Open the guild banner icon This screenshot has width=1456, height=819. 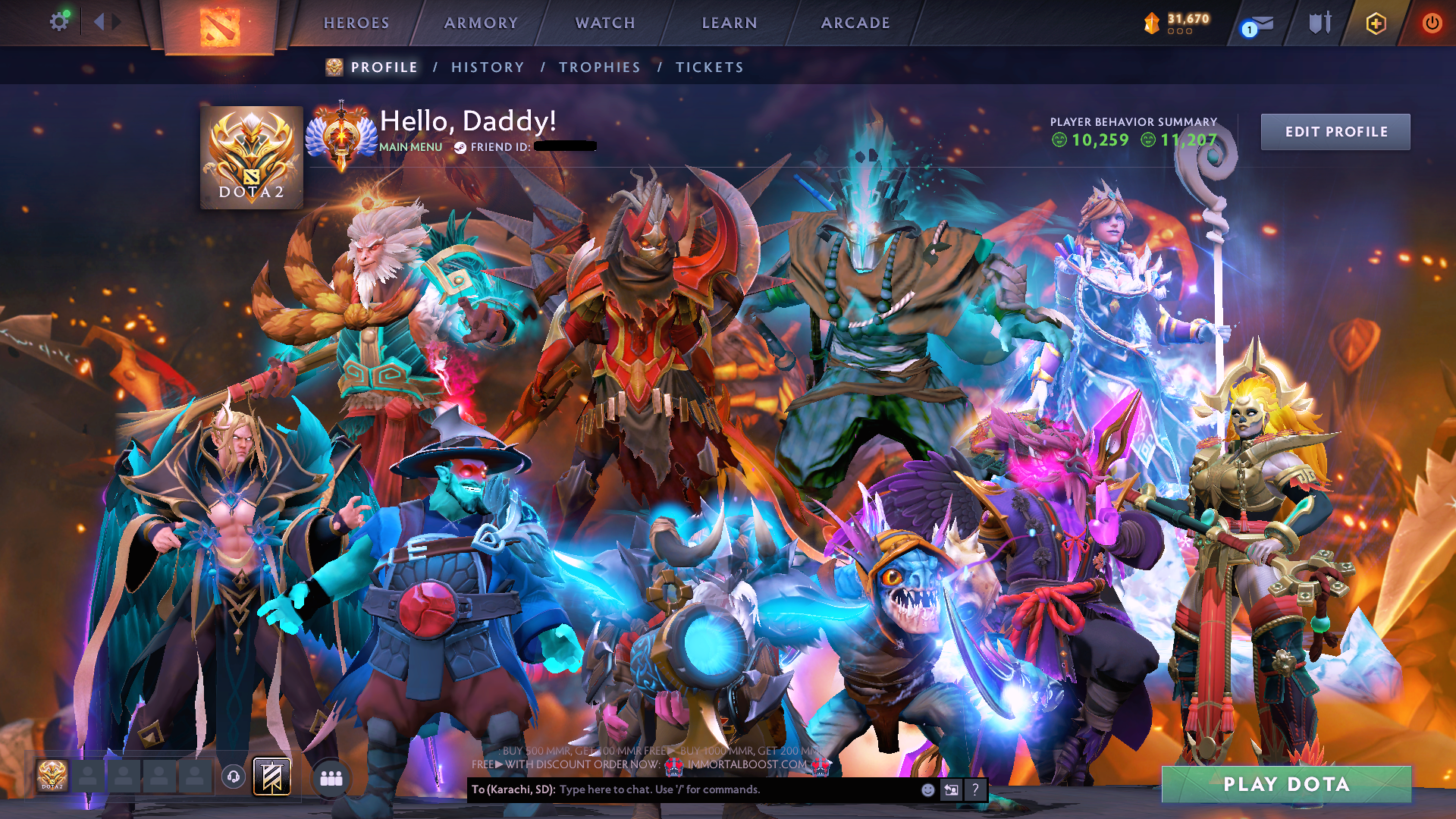point(271,777)
